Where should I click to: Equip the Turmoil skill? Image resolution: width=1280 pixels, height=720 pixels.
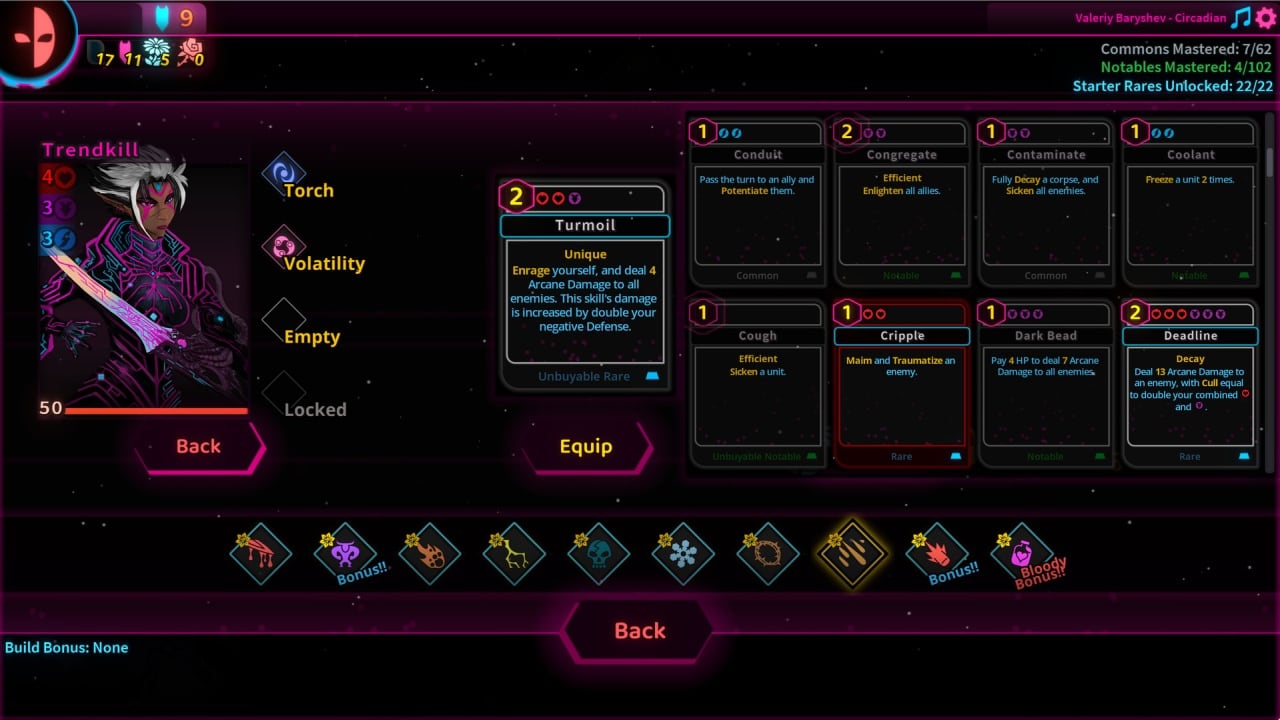coord(585,446)
